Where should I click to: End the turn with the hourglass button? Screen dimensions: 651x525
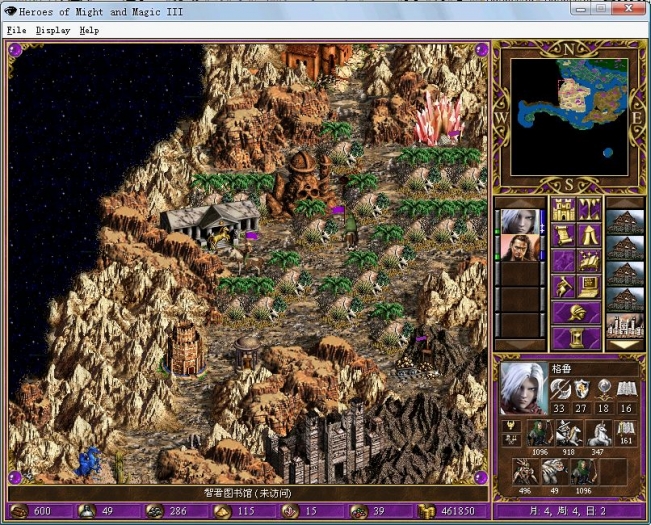(x=576, y=338)
